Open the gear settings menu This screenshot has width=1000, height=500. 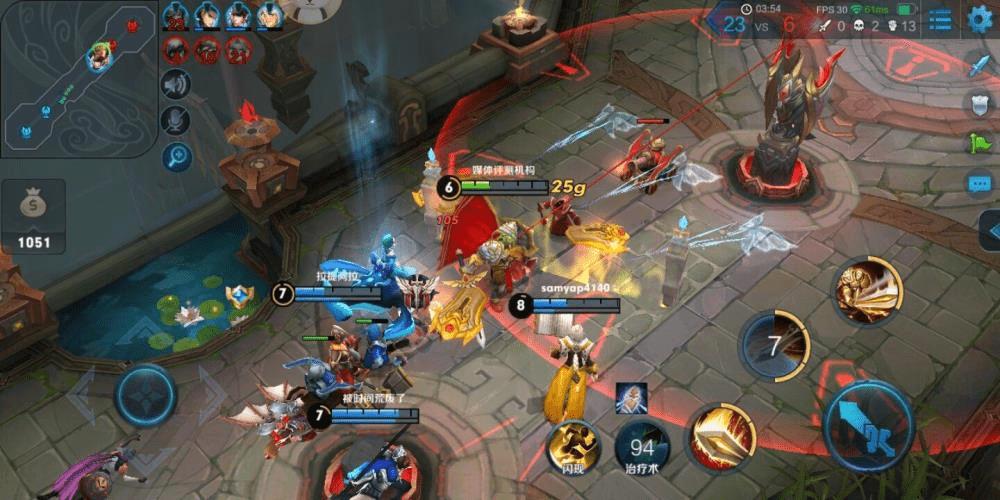pyautogui.click(x=981, y=18)
